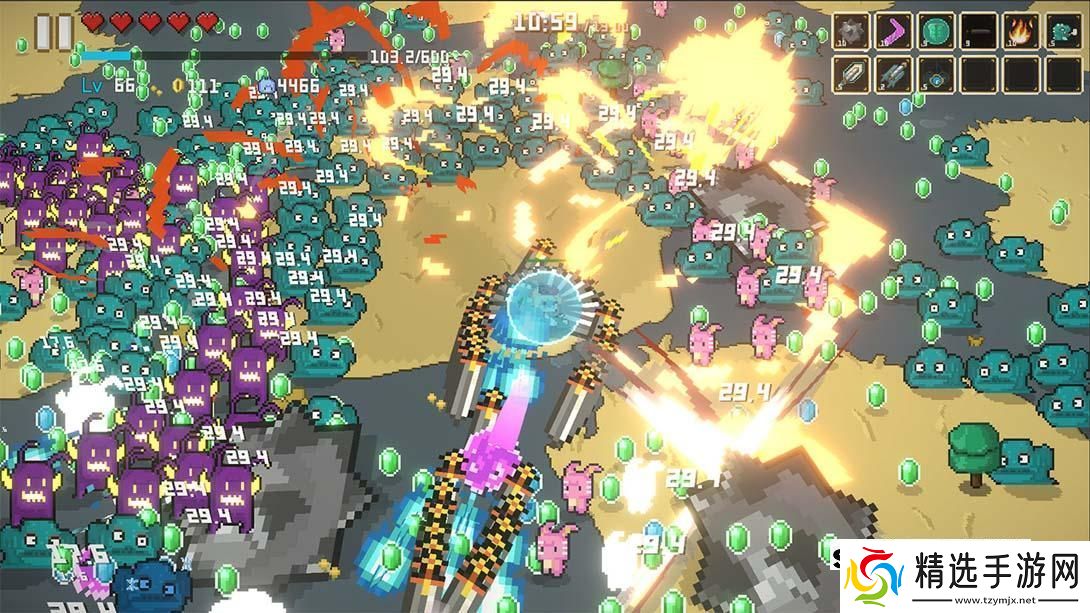Choose the triple rocket item slot
1090x613 pixels.
894,74
